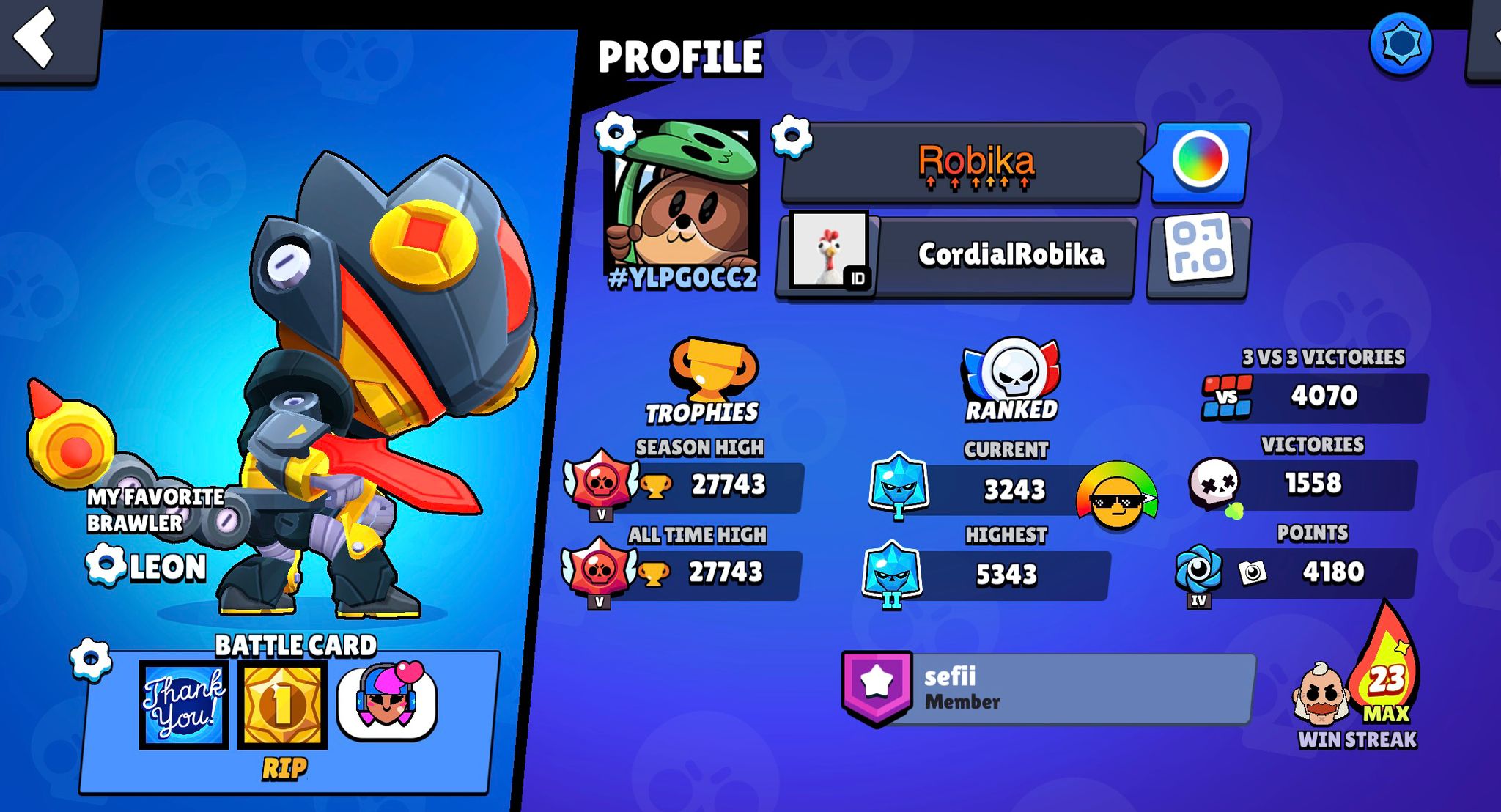1501x812 pixels.
Task: Open the name color wheel picker
Action: coord(1200,160)
